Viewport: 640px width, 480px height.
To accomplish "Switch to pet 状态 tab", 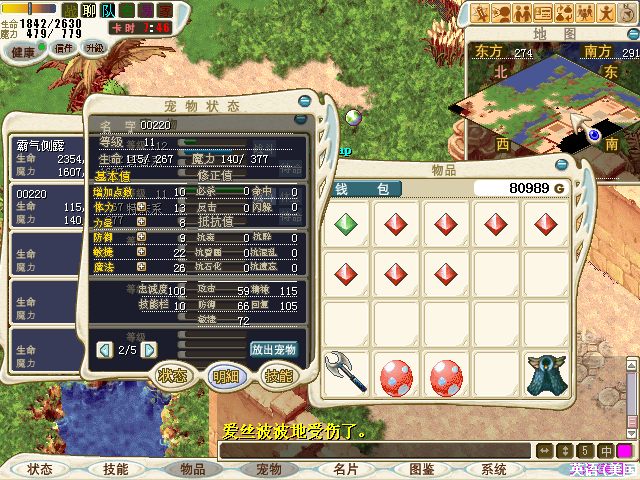I will [173, 376].
